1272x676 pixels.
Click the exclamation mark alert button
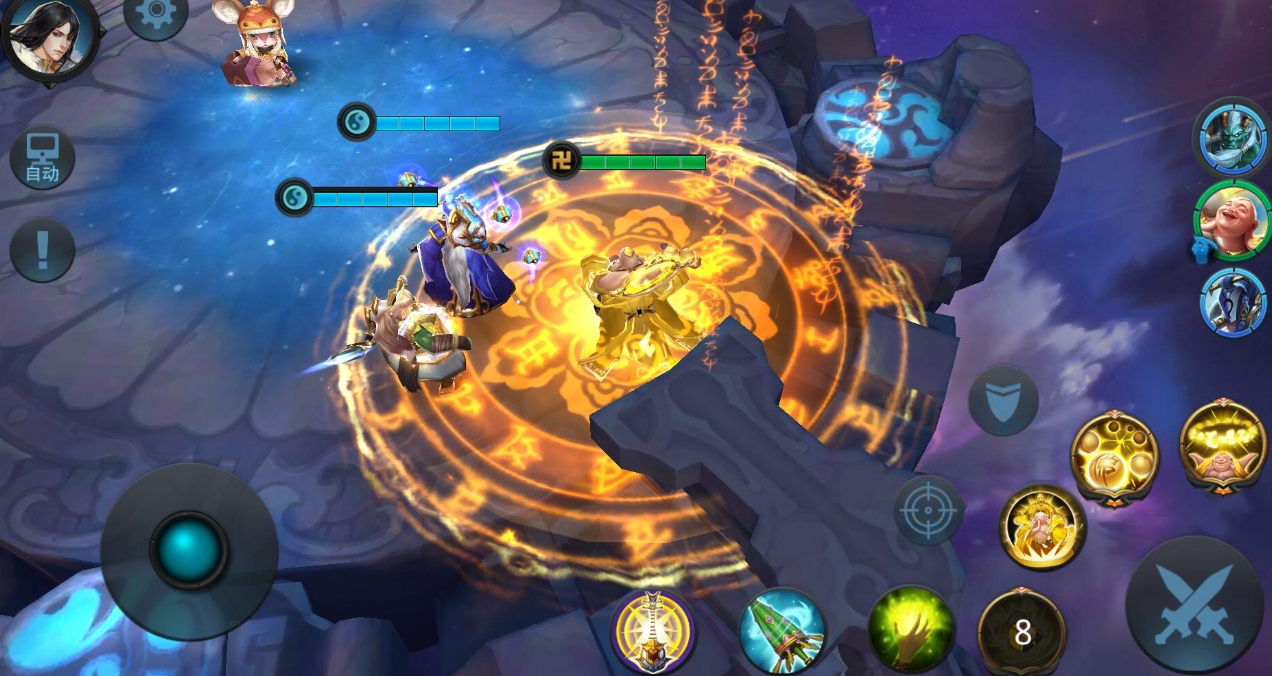point(42,250)
